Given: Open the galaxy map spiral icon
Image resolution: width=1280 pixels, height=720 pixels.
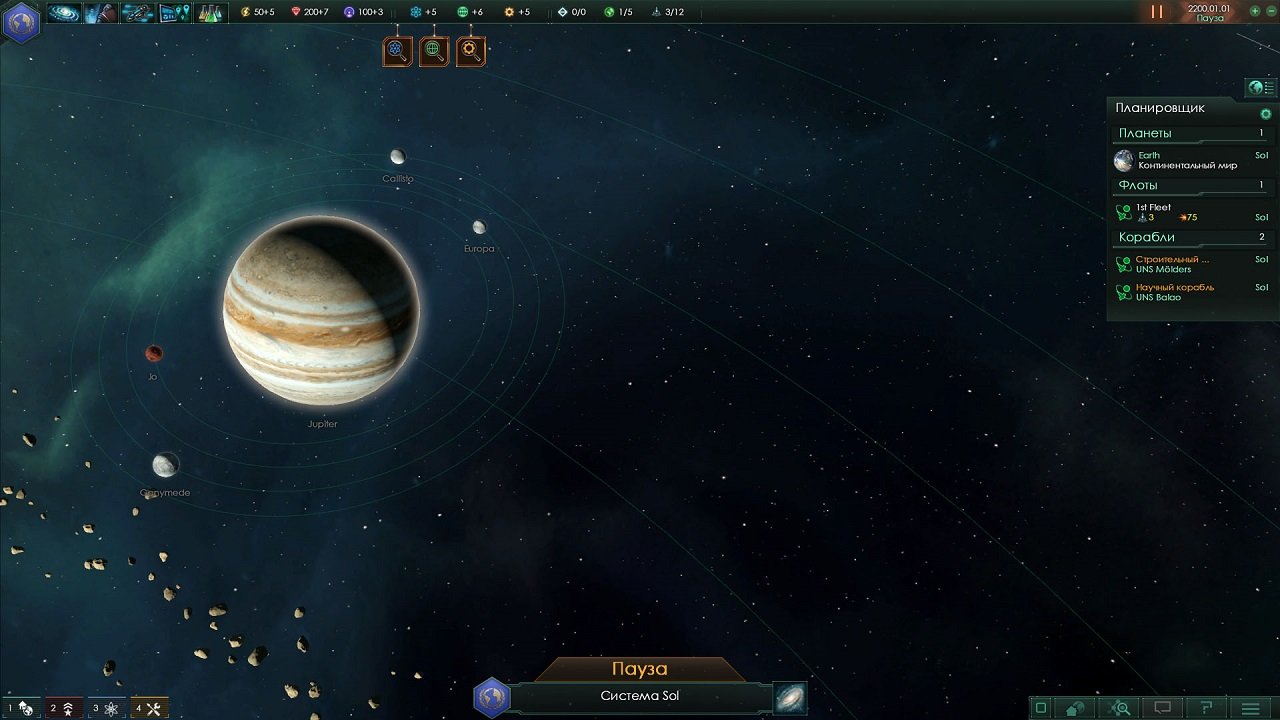Looking at the screenshot, I should point(790,698).
